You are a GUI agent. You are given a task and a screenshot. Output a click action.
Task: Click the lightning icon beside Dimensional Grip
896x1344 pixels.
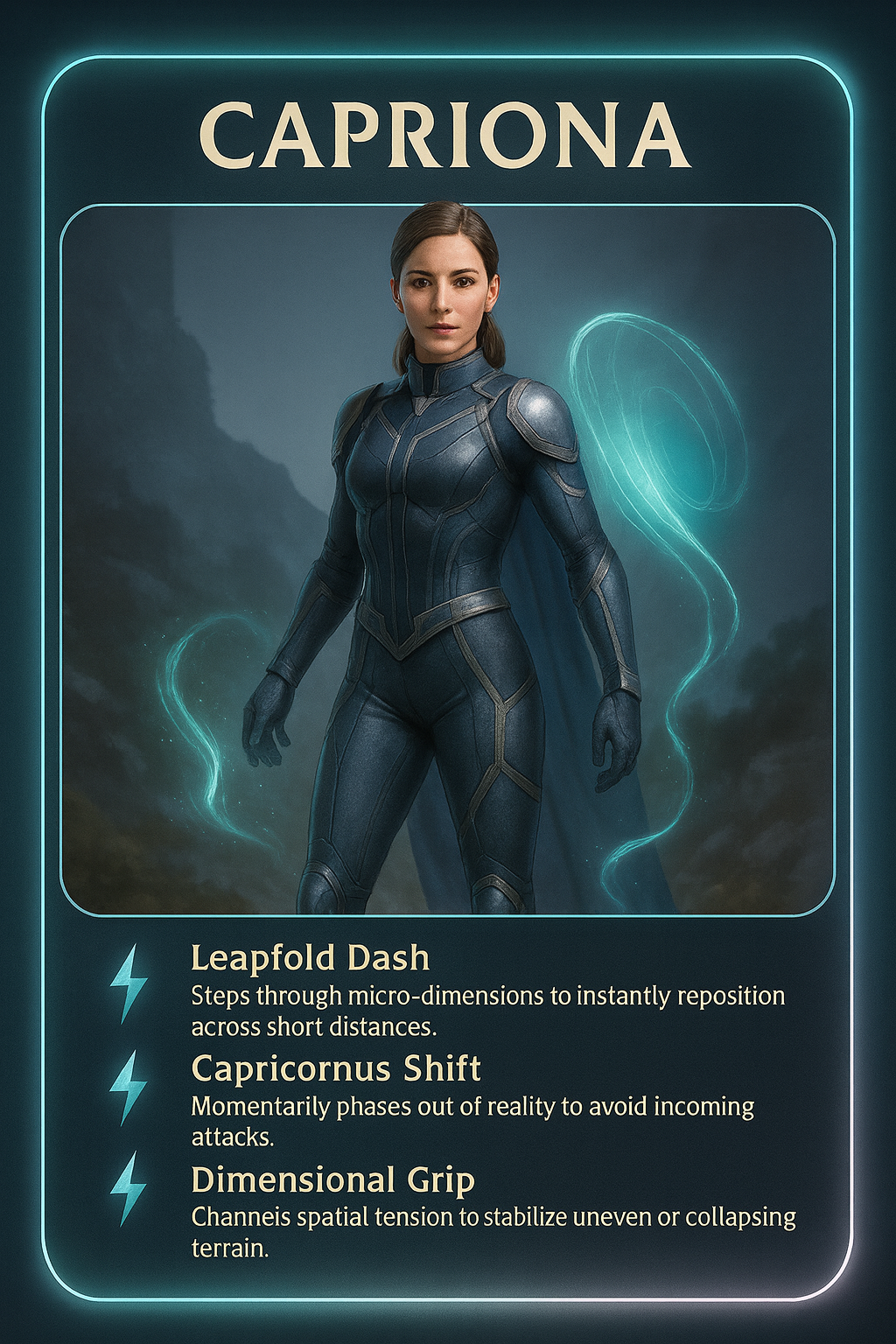(128, 1187)
